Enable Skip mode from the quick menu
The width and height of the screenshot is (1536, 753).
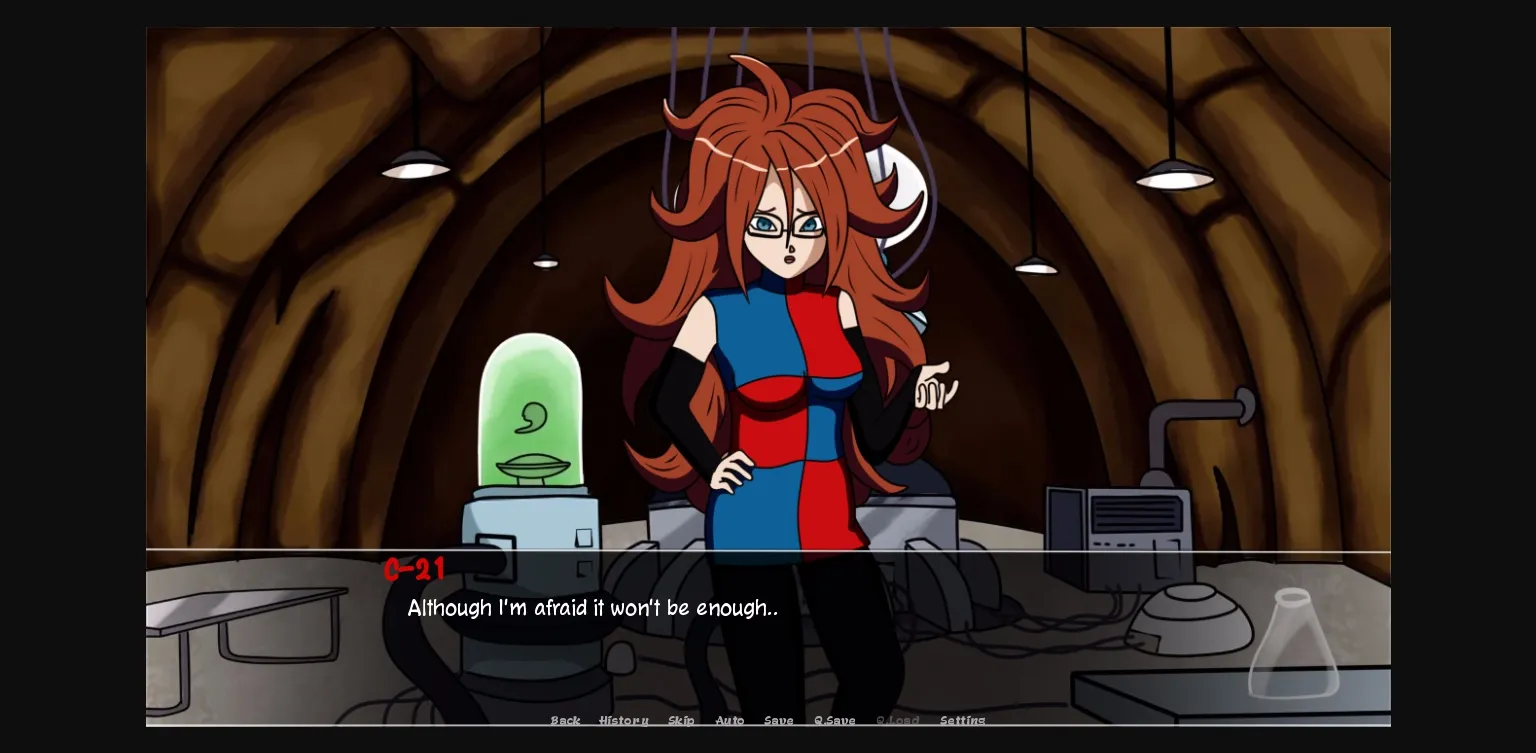pyautogui.click(x=681, y=720)
